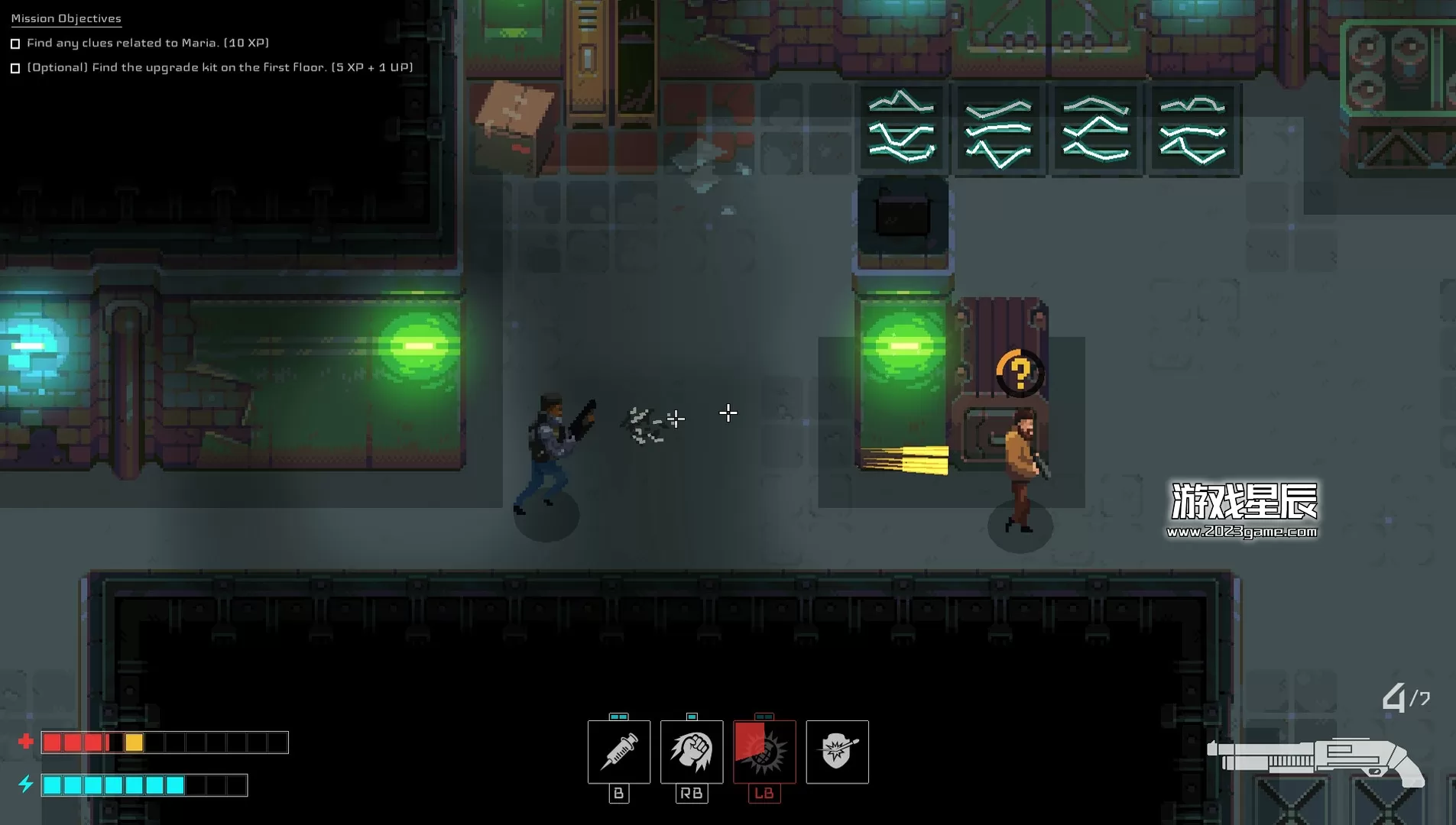The width and height of the screenshot is (1456, 825).
Task: Use the clenched fist ability
Action: tap(692, 752)
